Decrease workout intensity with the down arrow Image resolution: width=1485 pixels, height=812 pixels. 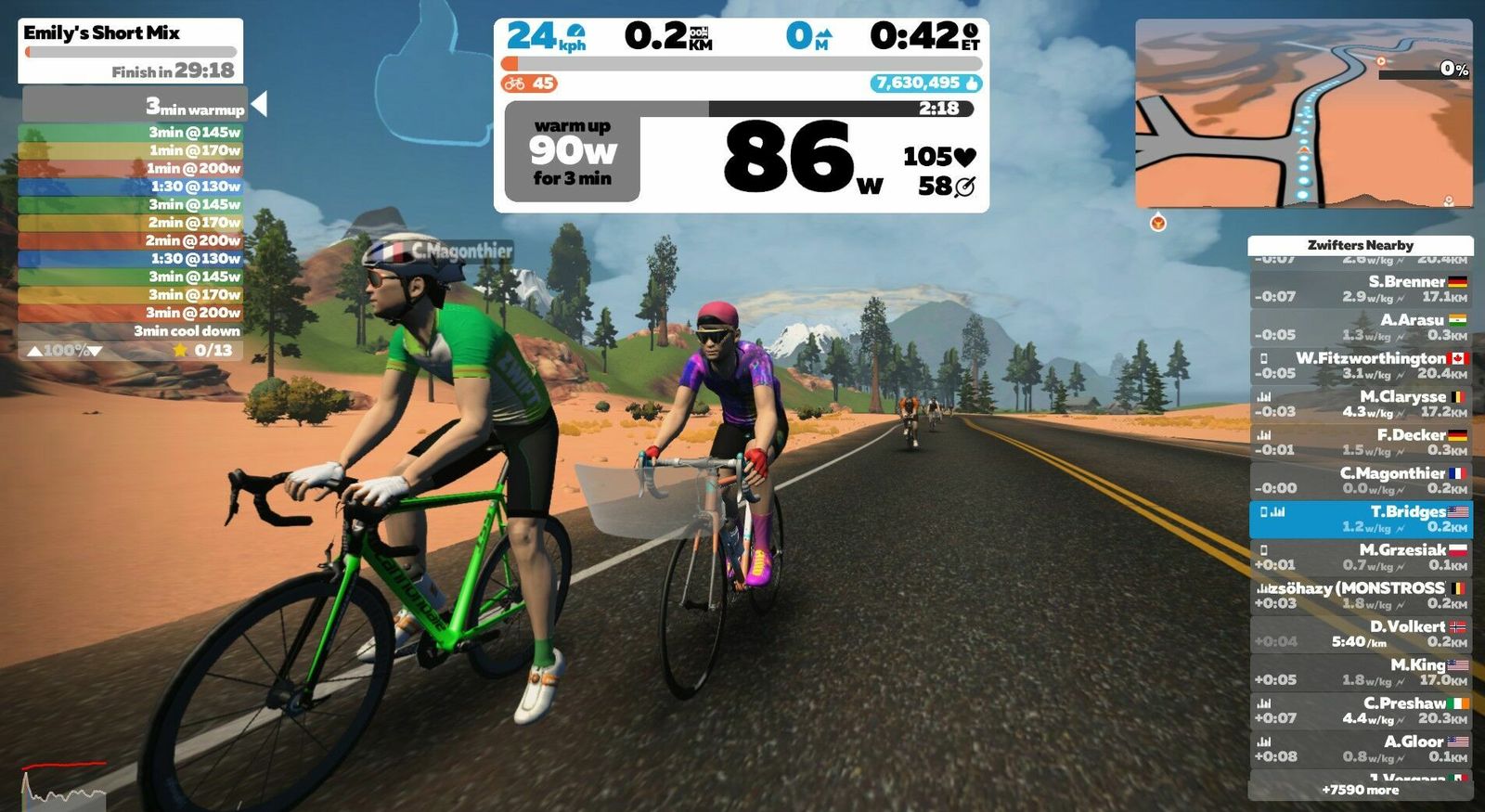[95, 351]
